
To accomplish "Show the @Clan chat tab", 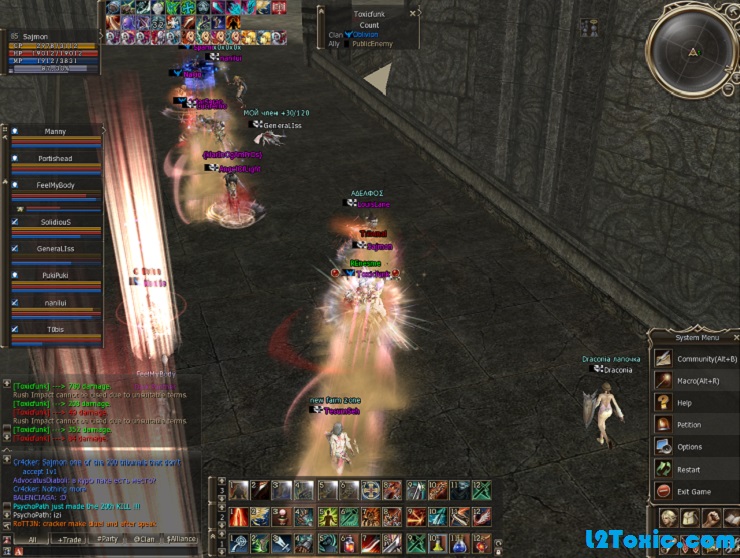I will pyautogui.click(x=143, y=539).
